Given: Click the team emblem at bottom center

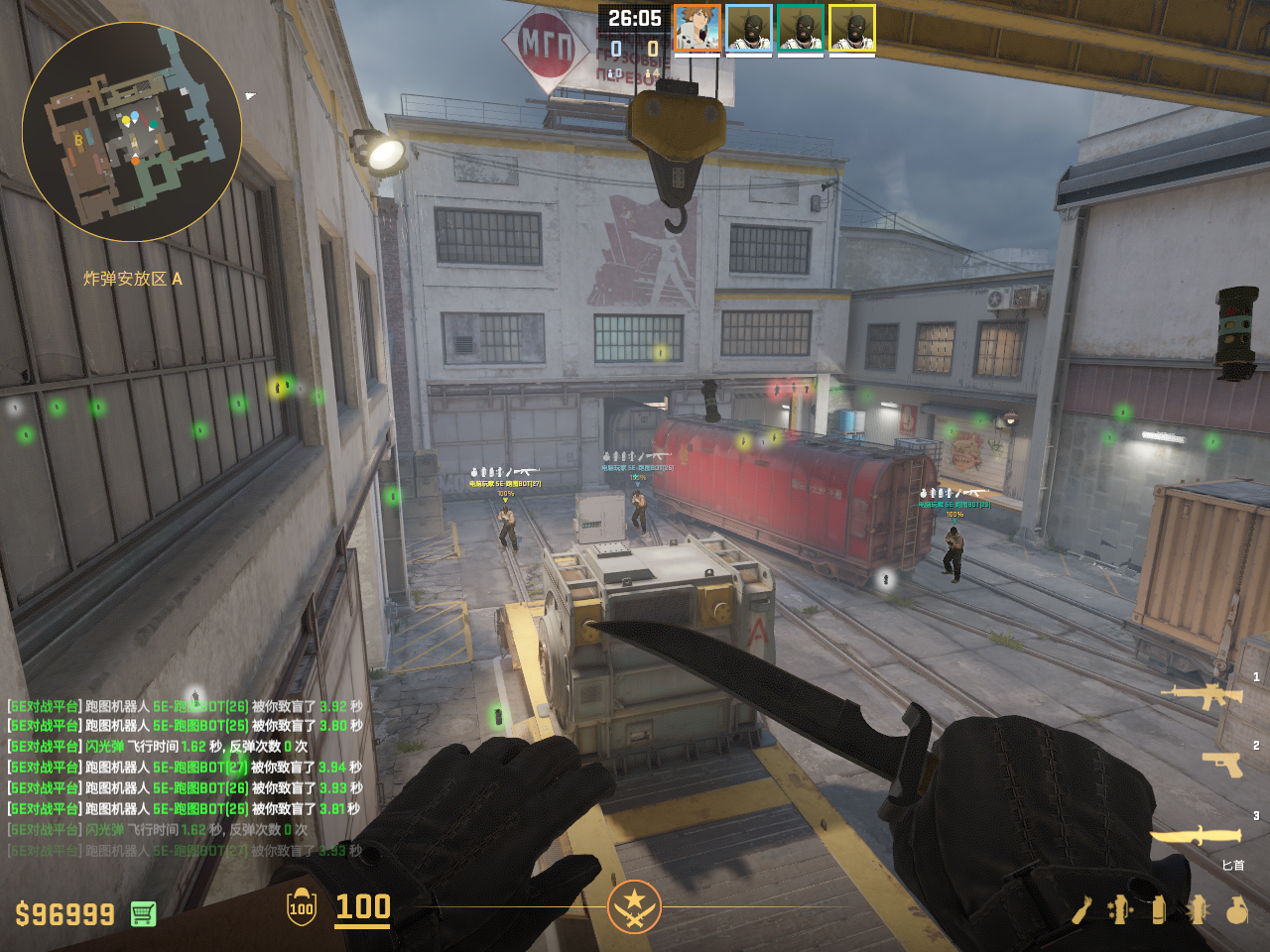Looking at the screenshot, I should tap(634, 906).
